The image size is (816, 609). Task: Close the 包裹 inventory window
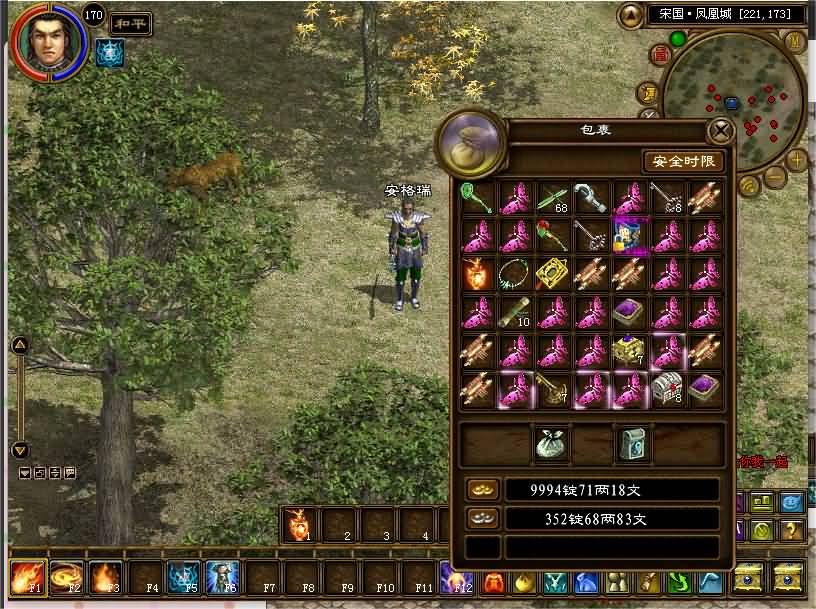(x=720, y=131)
